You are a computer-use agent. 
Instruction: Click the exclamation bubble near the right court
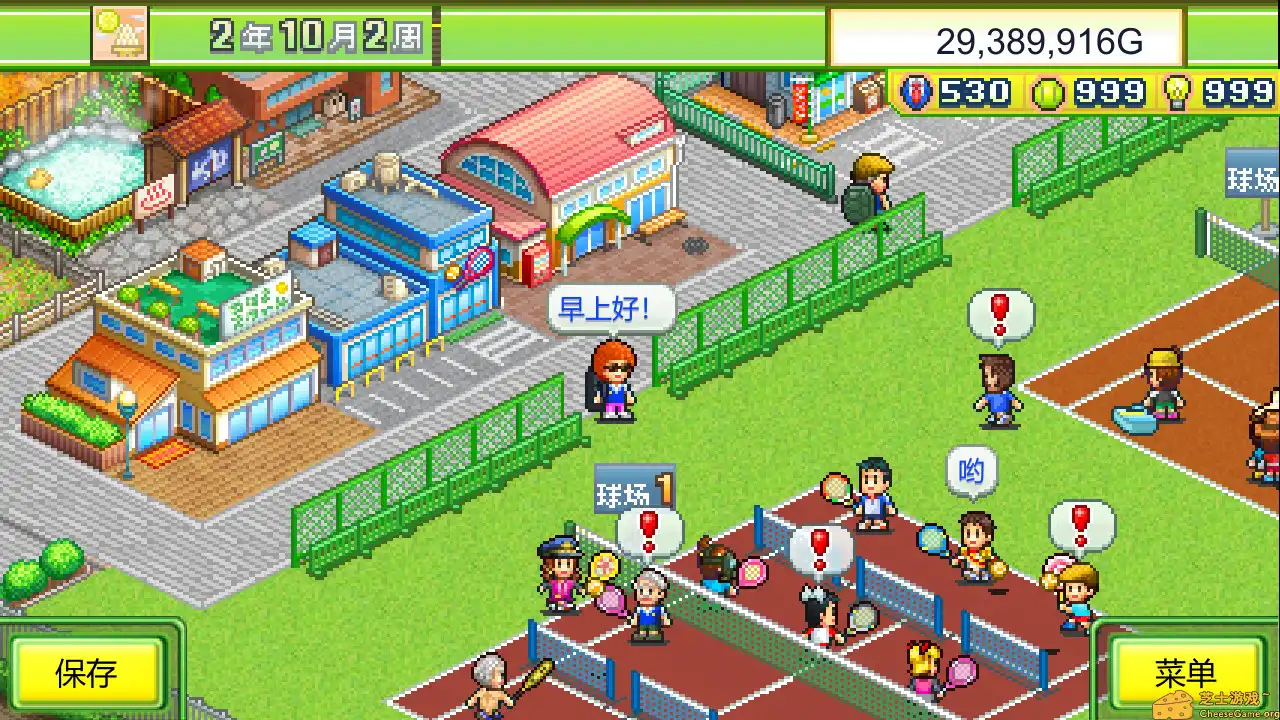1082,521
